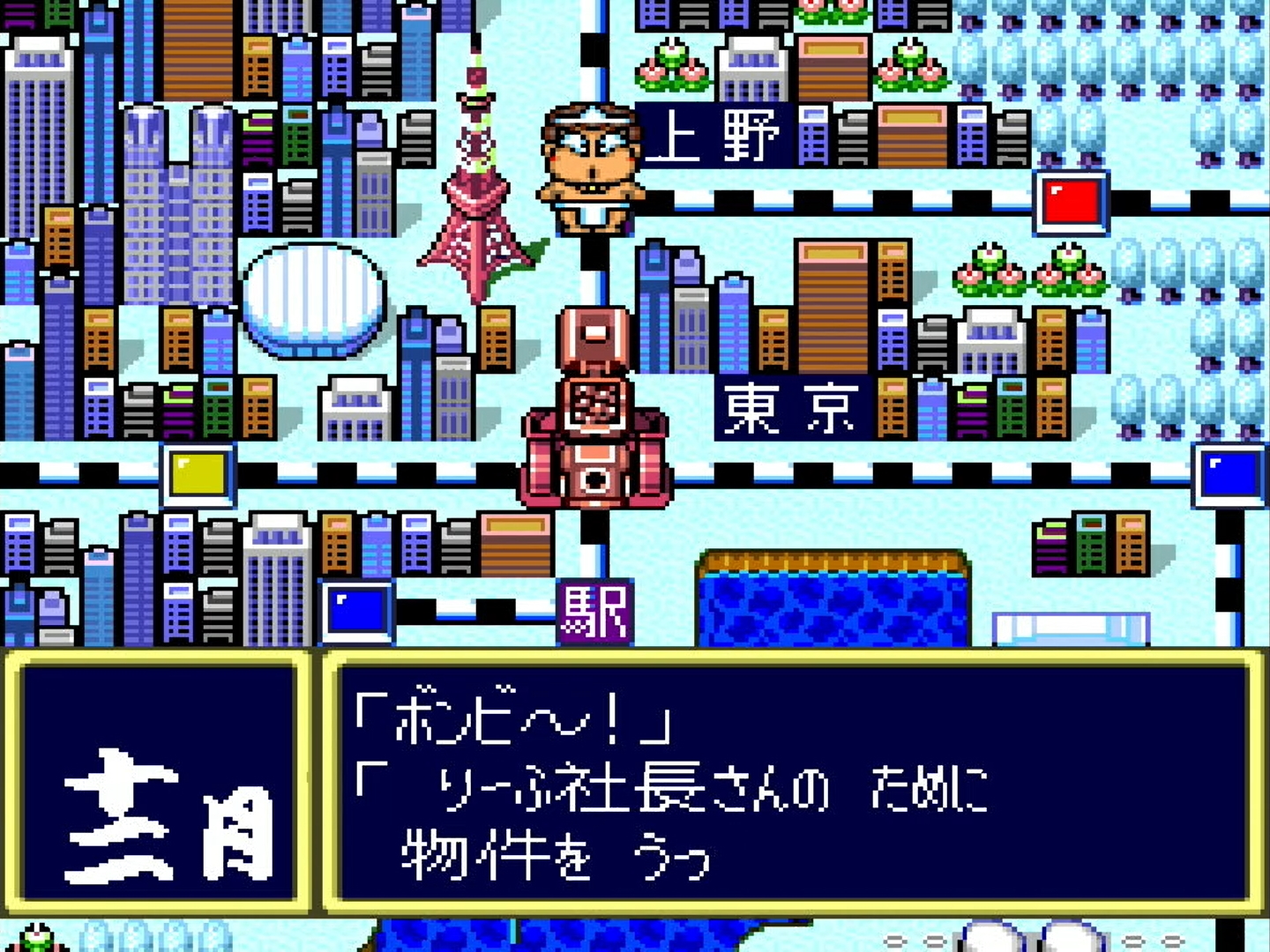
Task: Select the red card square near Ueno
Action: tap(1072, 202)
